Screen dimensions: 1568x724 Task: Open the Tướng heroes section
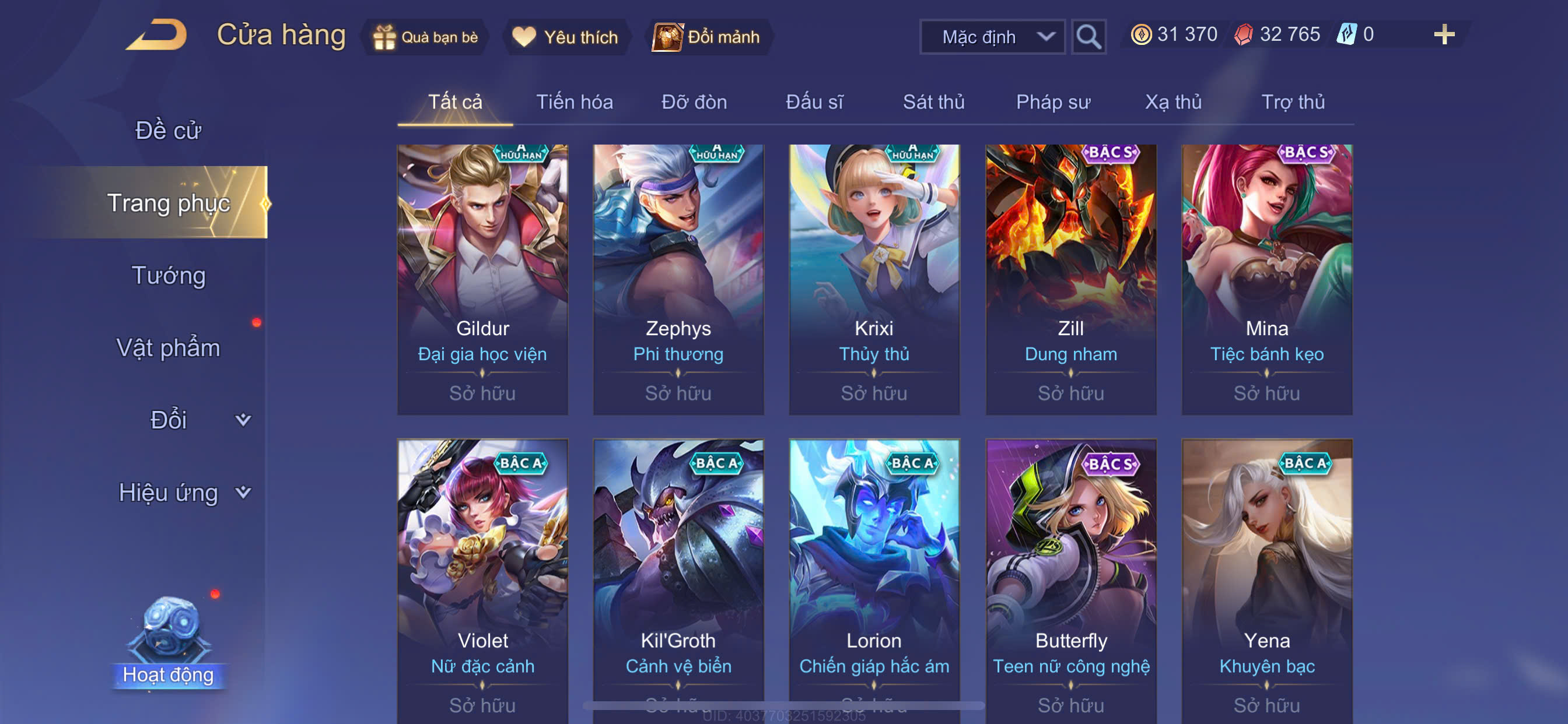pos(169,276)
